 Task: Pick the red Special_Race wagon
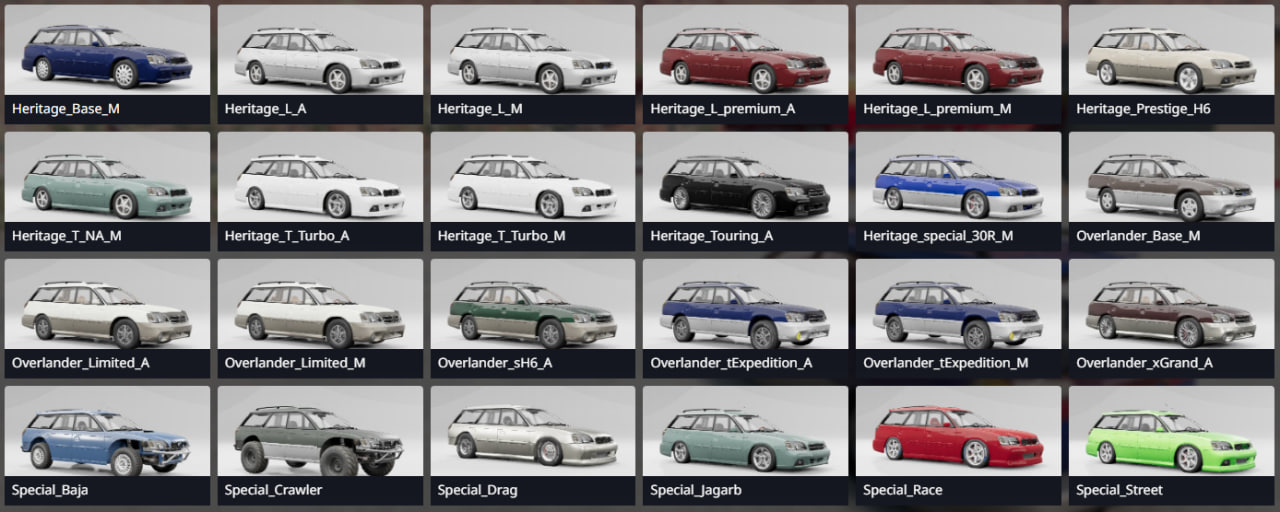tap(959, 441)
